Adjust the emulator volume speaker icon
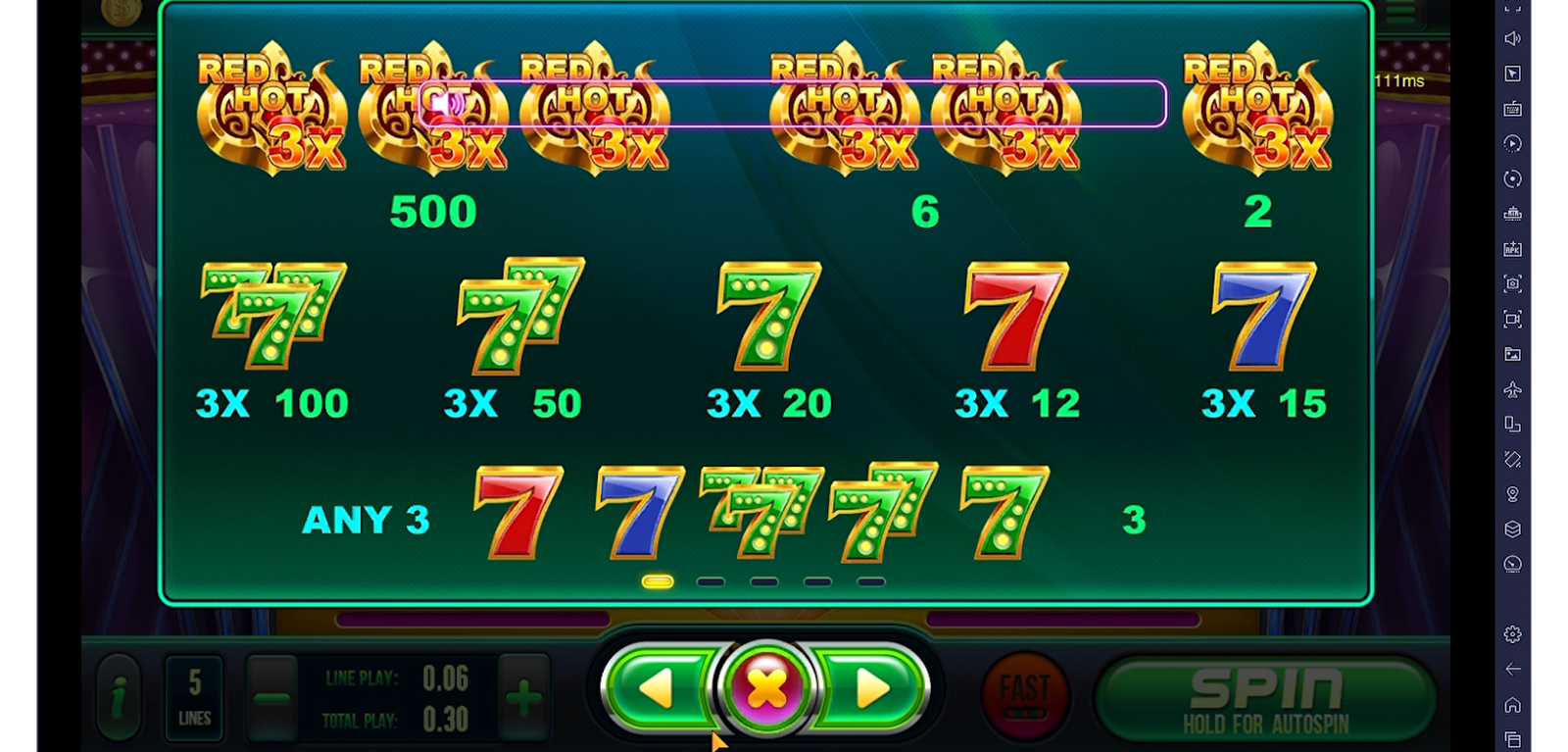Screen dimensions: 1568x752 point(1512,38)
